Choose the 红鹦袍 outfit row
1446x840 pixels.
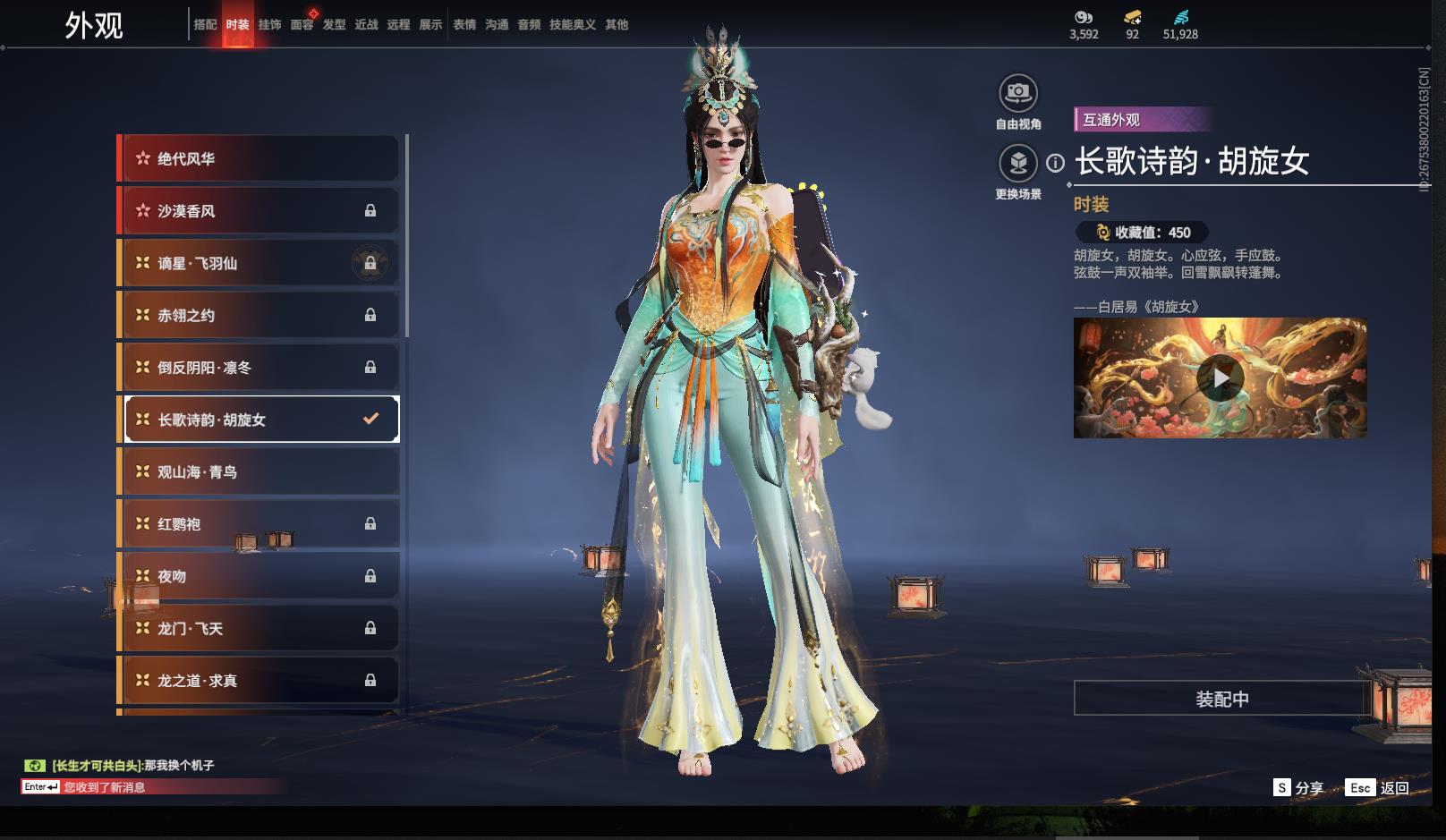(x=259, y=524)
